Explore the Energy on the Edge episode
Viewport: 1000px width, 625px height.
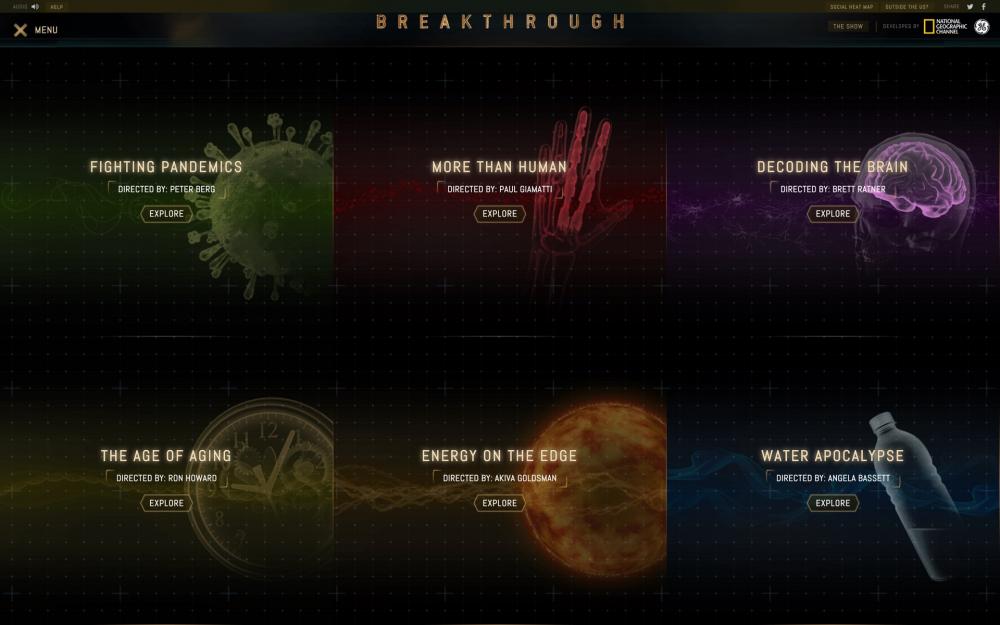(499, 503)
